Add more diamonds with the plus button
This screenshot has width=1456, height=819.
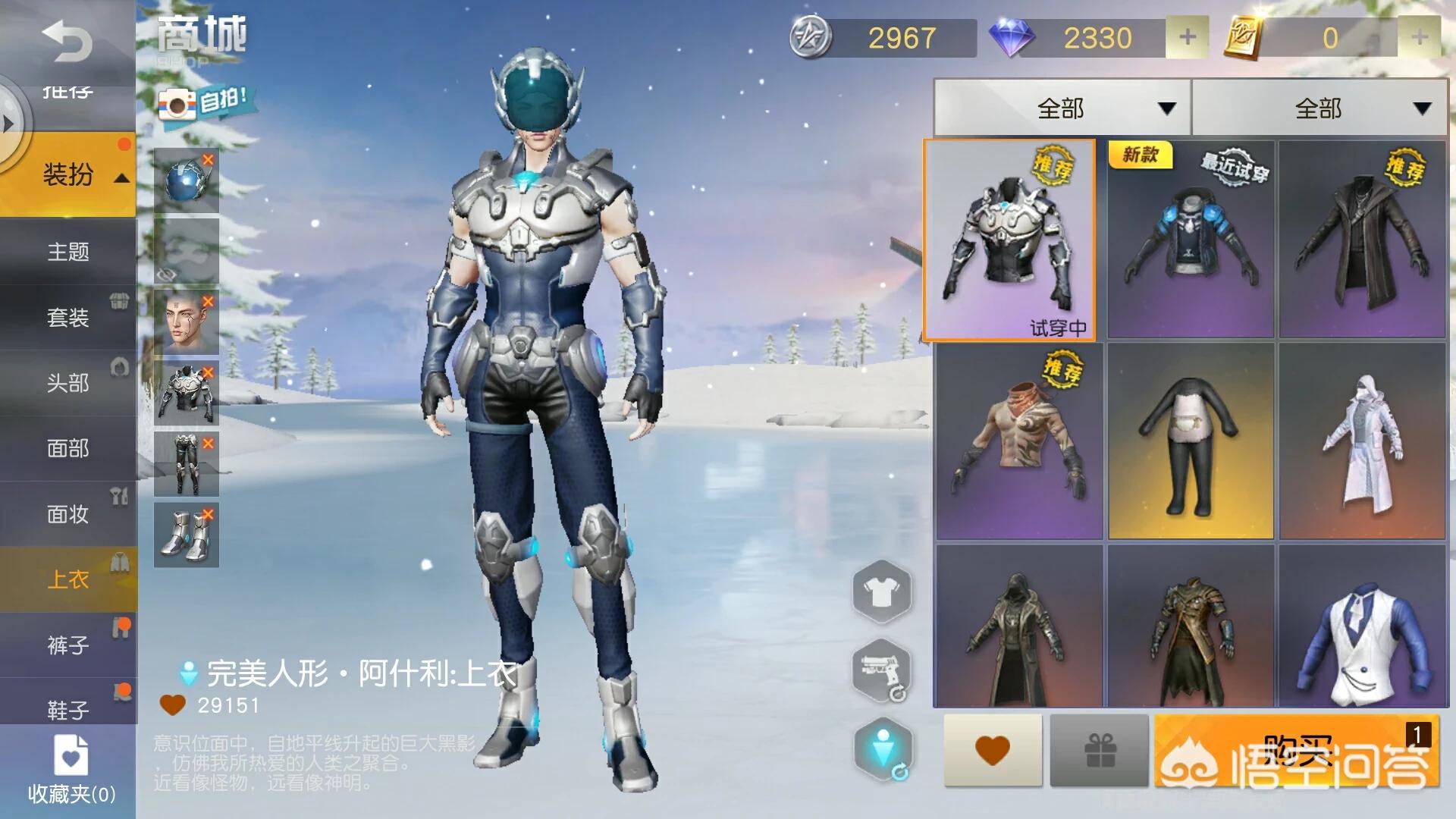click(1188, 37)
